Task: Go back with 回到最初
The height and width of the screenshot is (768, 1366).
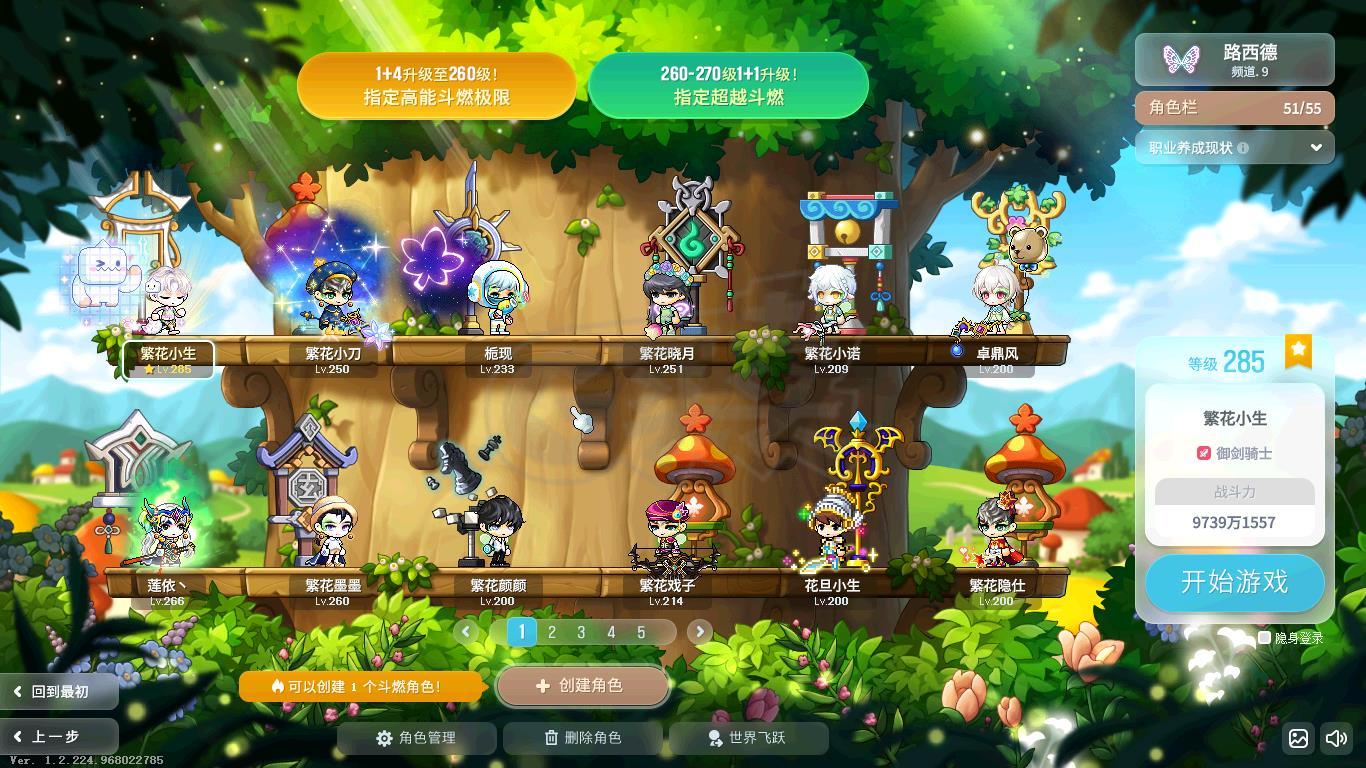Action: [58, 691]
